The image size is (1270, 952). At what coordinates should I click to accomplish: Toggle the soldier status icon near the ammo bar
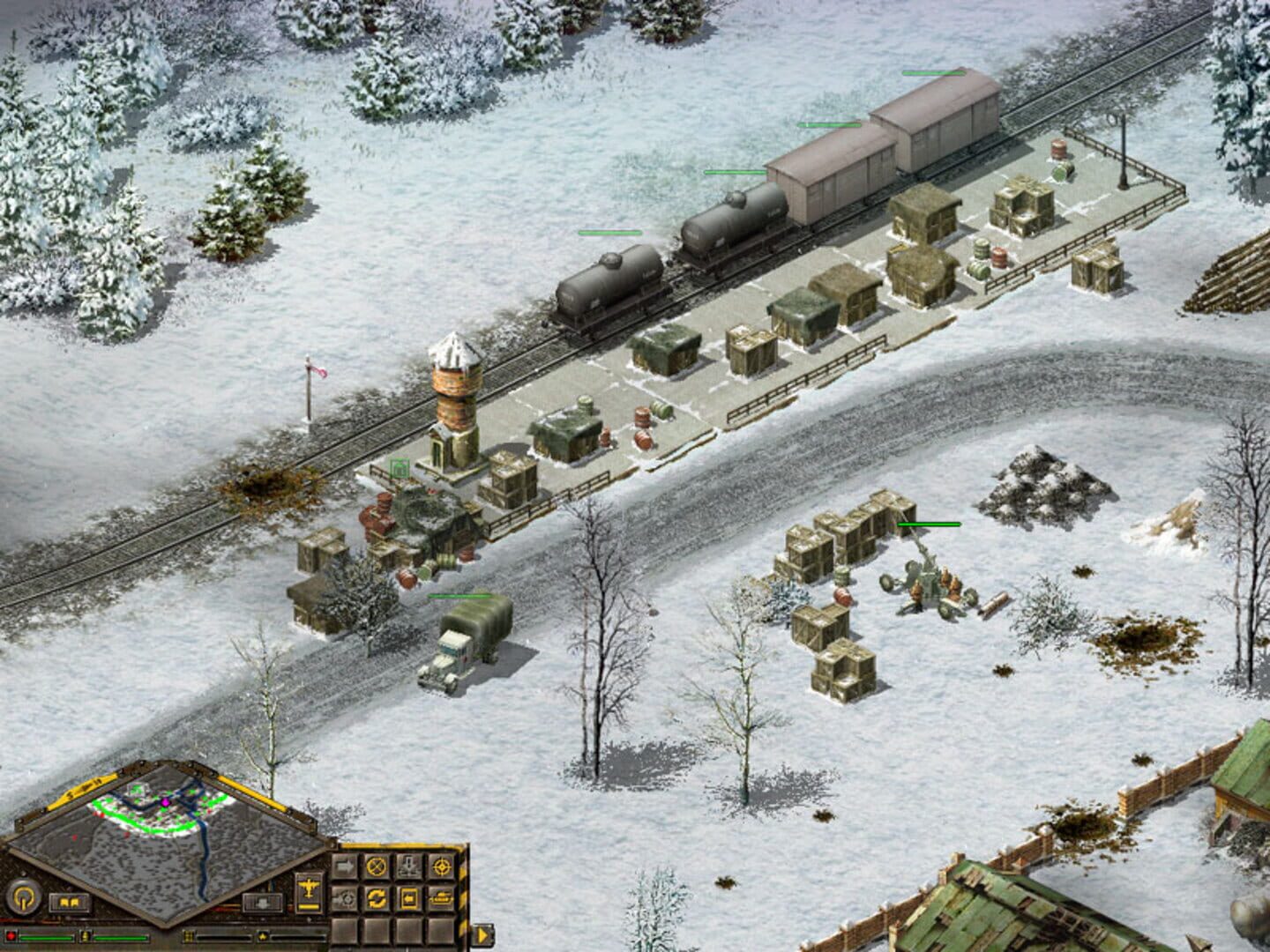click(x=86, y=936)
